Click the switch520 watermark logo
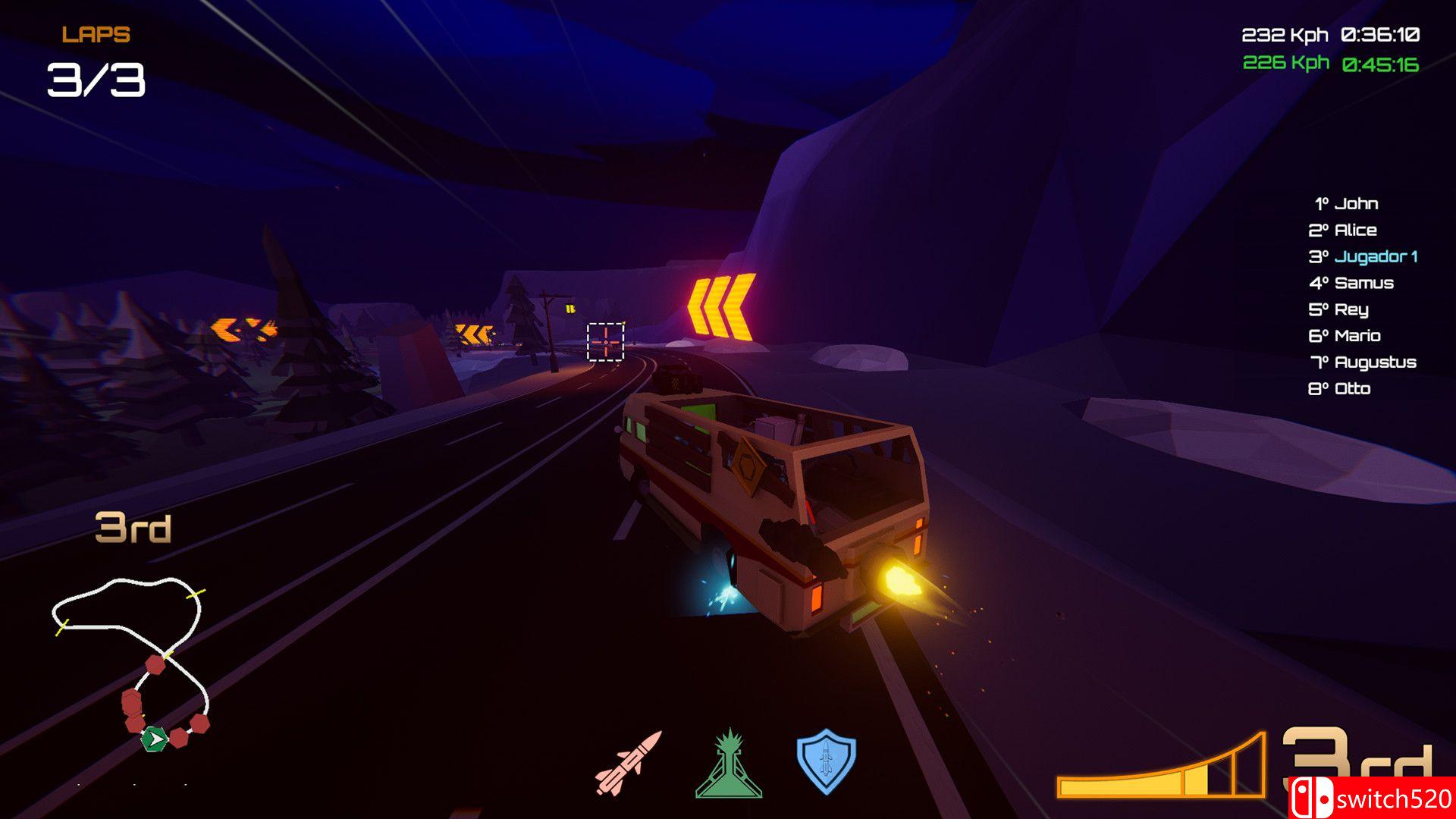Image resolution: width=1456 pixels, height=819 pixels. pyautogui.click(x=1372, y=799)
